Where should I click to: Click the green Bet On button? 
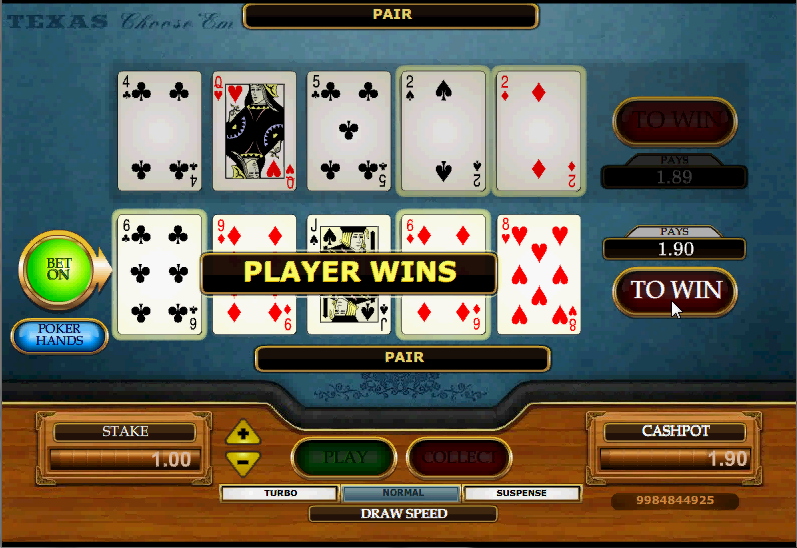(x=58, y=270)
